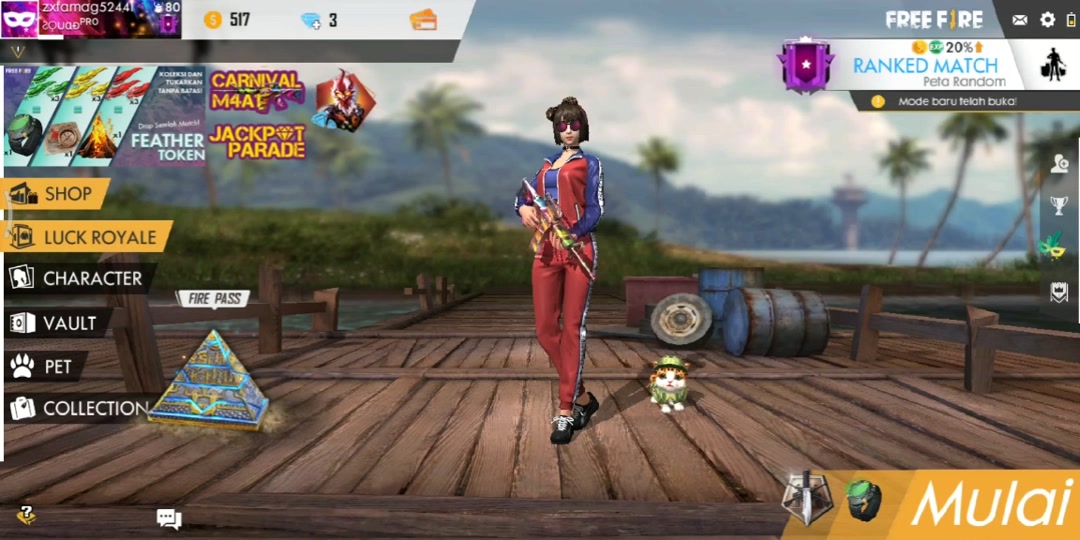Open the chat bubble icon
Viewport: 1080px width, 540px height.
coord(168,518)
